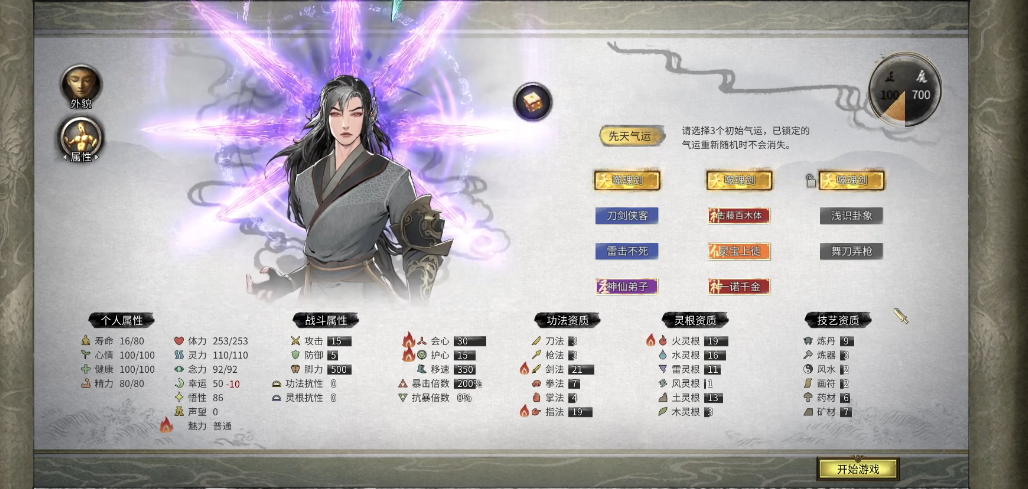Start the game with 开始游戏

point(857,469)
